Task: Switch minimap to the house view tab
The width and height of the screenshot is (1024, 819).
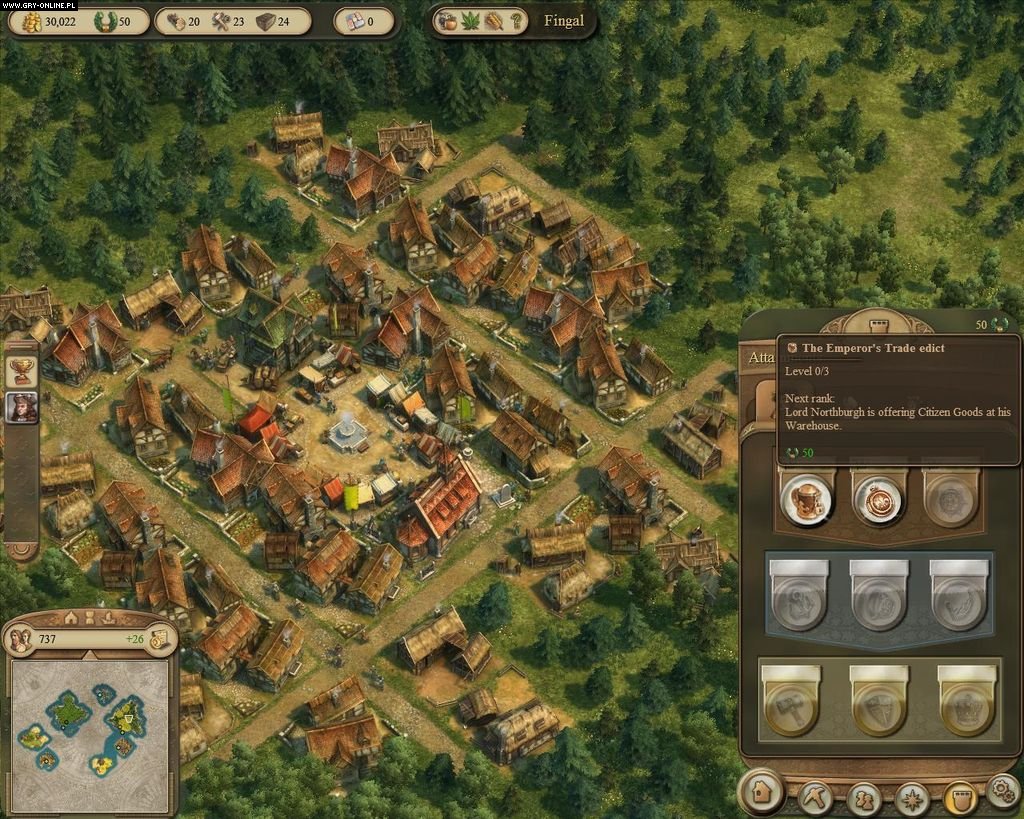Action: (x=71, y=617)
